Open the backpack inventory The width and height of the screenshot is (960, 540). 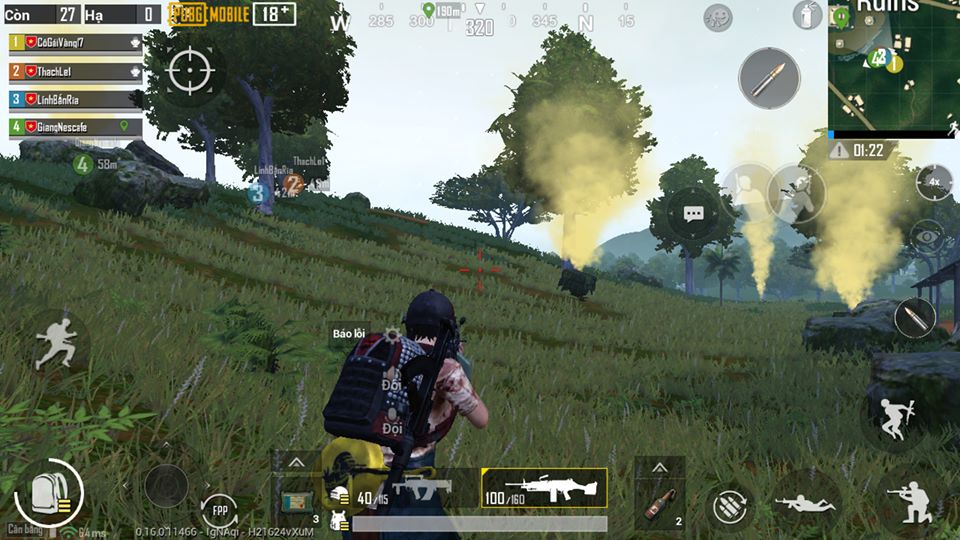pos(45,491)
